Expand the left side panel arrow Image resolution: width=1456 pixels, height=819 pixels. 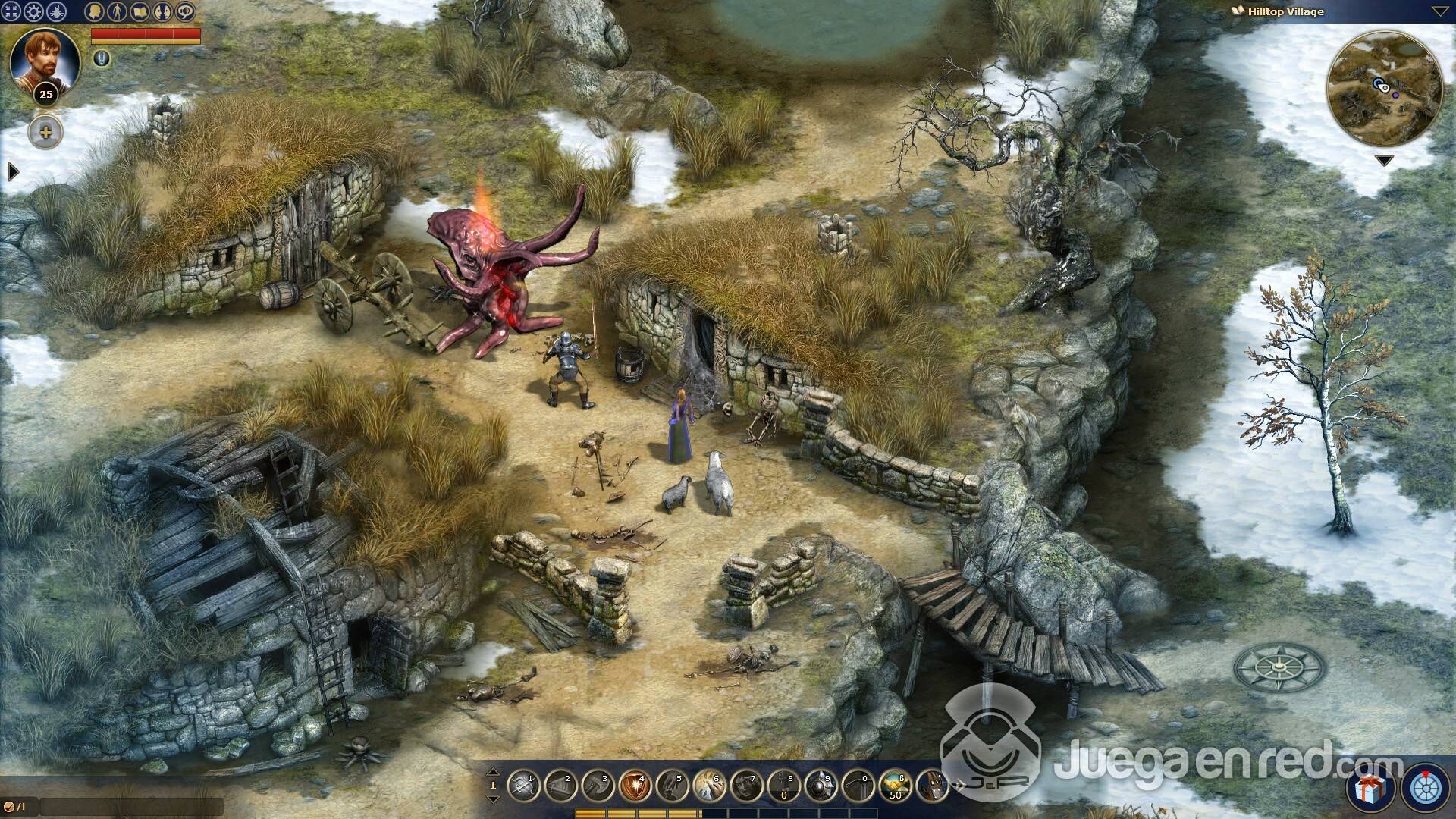[x=12, y=172]
